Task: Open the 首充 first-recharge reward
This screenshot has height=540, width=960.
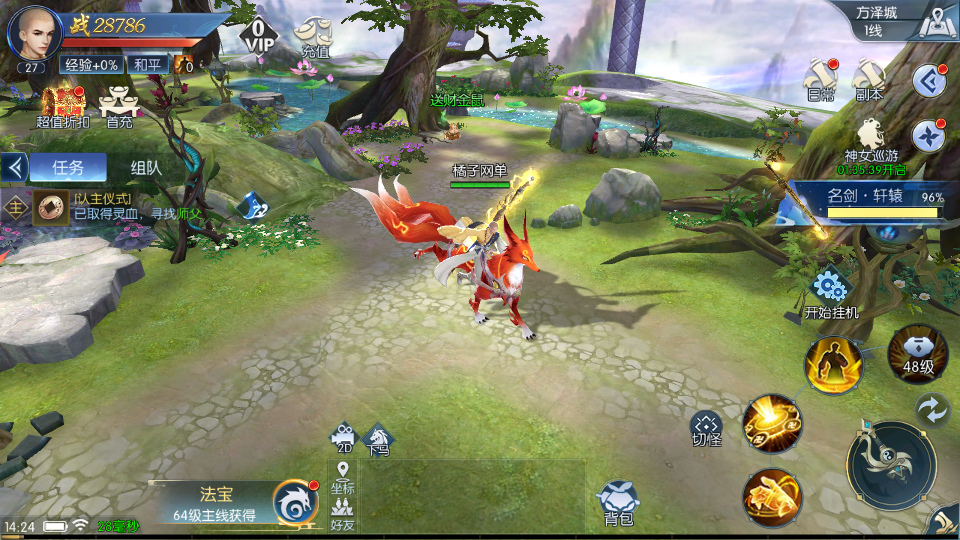Action: click(120, 104)
